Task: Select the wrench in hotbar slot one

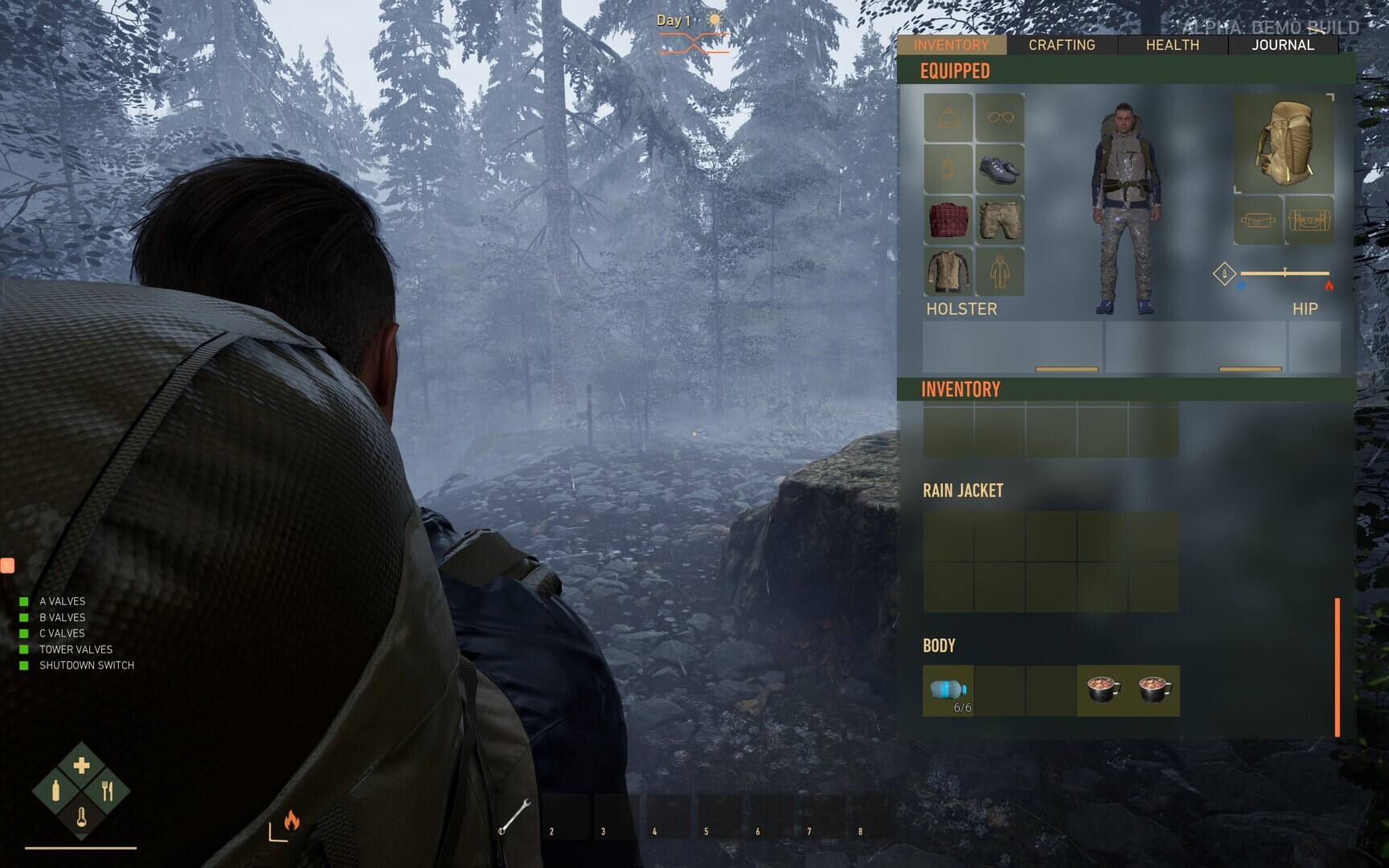Action: tap(514, 817)
